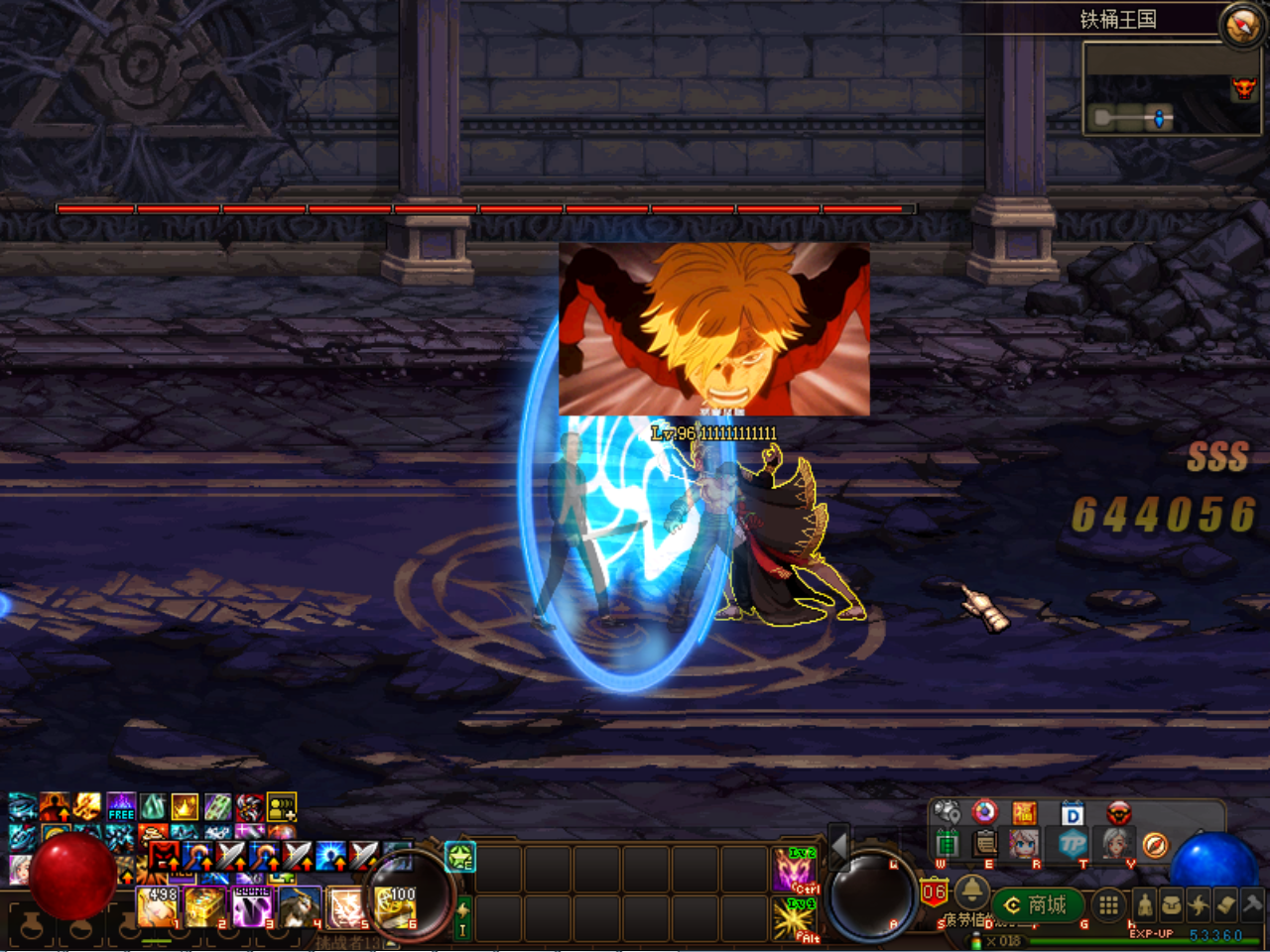Click the golden bell notification button

pyautogui.click(x=971, y=892)
